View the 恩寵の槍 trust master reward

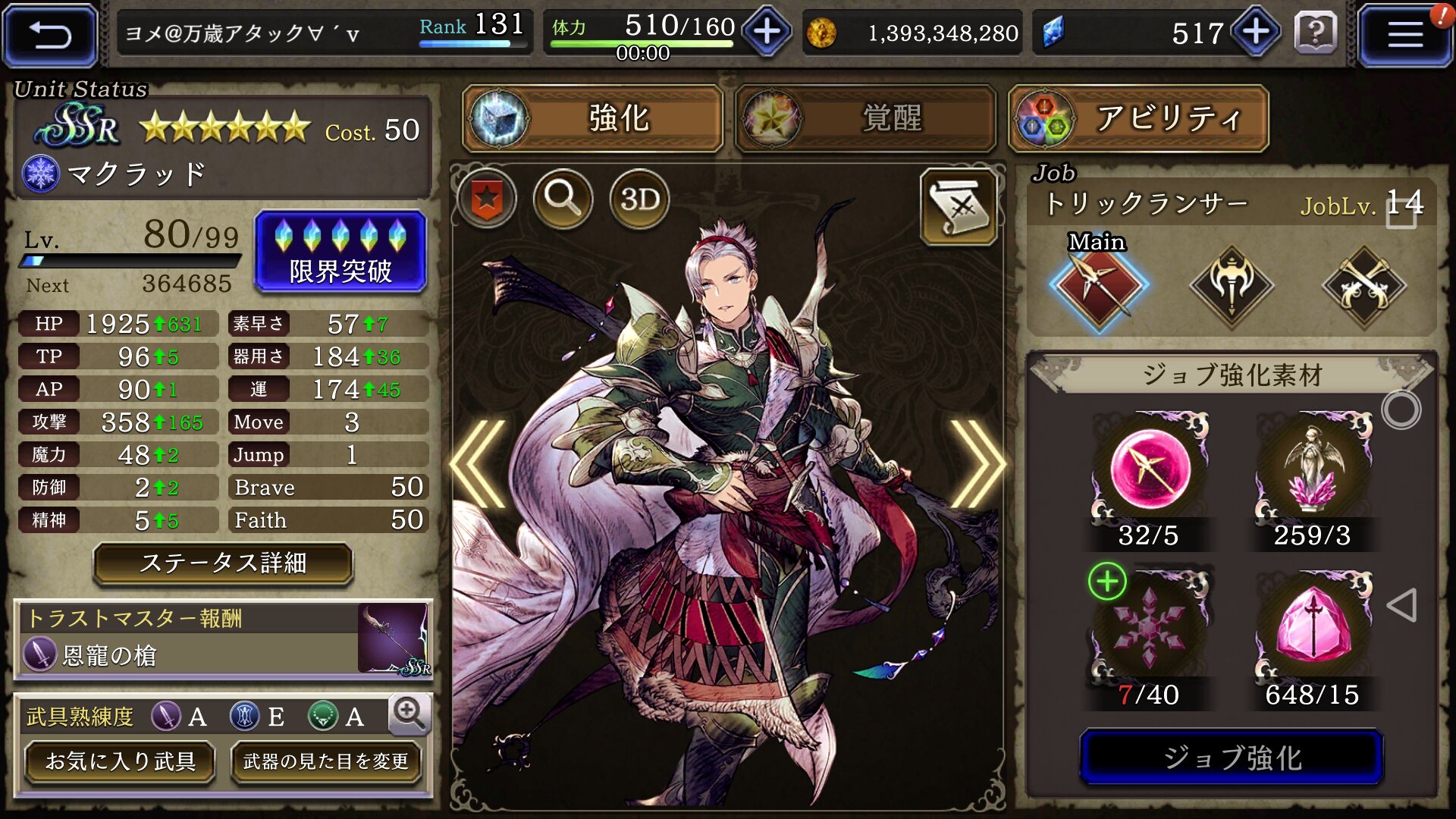pos(223,639)
